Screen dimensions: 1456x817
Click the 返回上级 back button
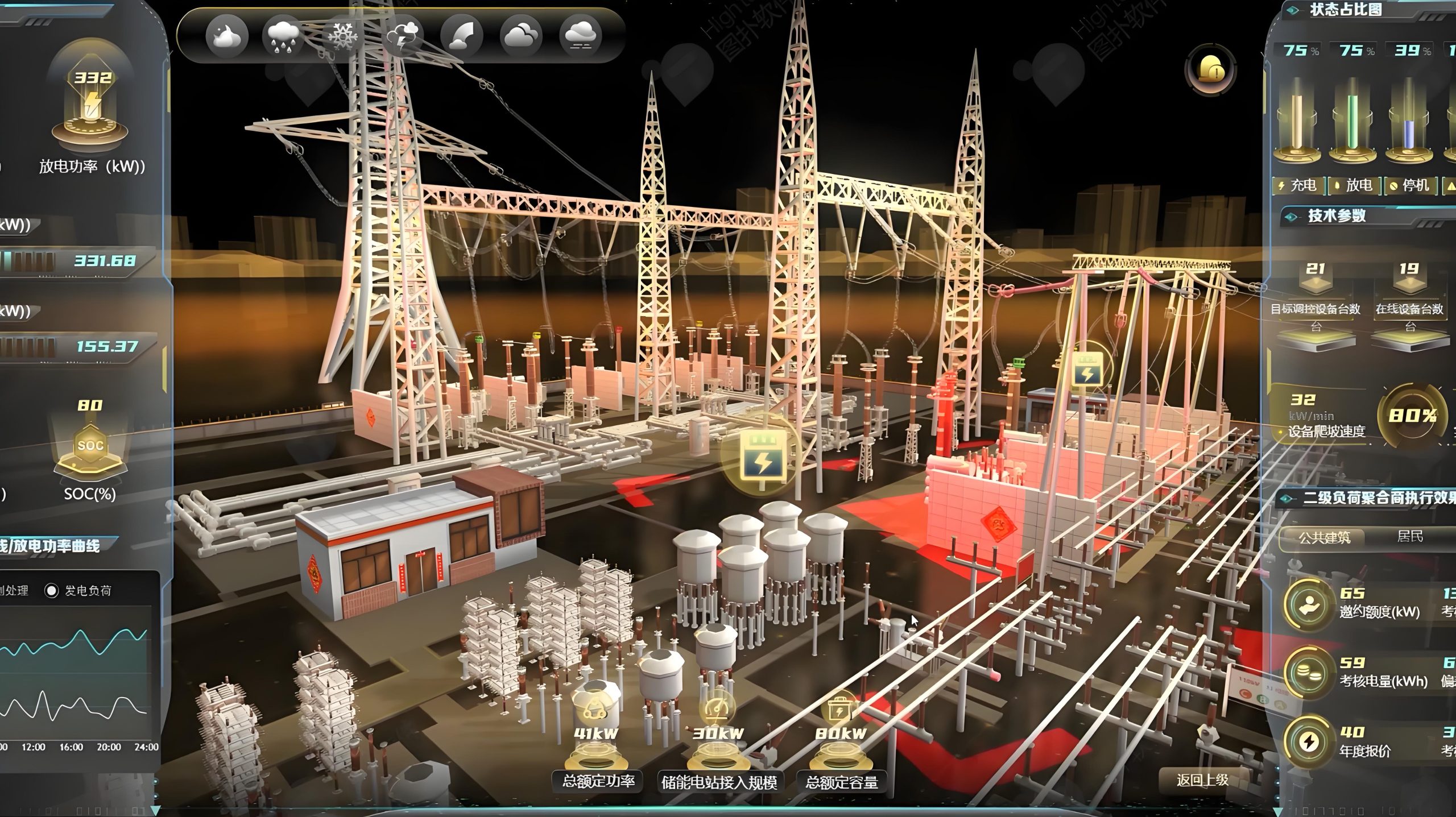(x=1202, y=780)
